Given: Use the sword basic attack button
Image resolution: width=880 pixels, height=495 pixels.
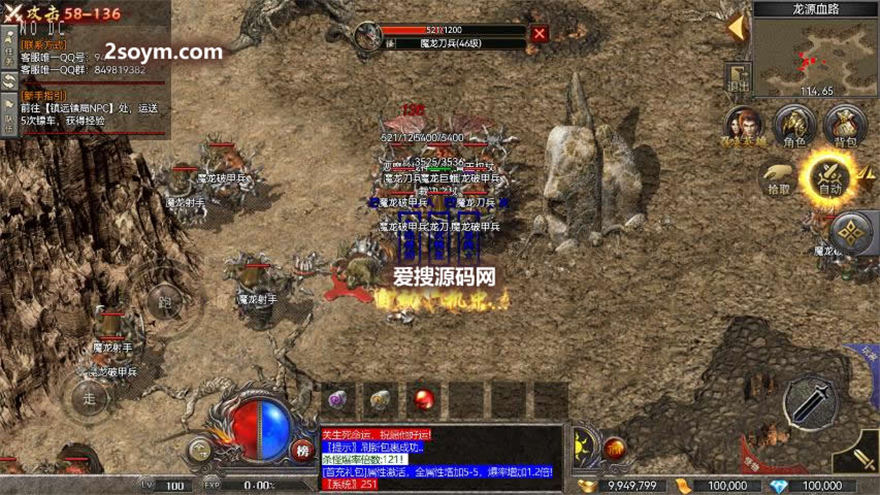Looking at the screenshot, I should [x=810, y=402].
